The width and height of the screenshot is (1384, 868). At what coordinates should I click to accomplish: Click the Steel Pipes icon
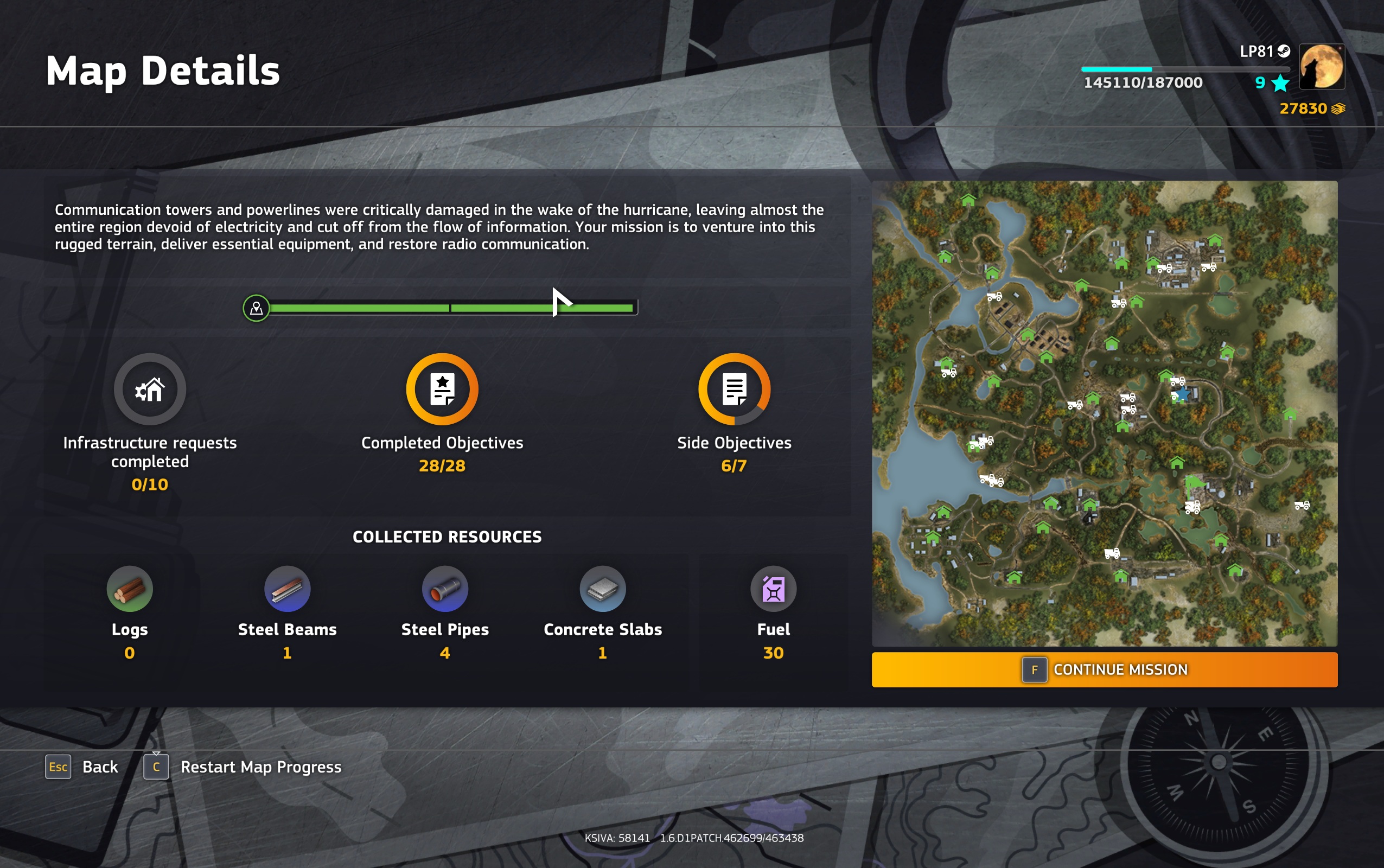point(445,589)
